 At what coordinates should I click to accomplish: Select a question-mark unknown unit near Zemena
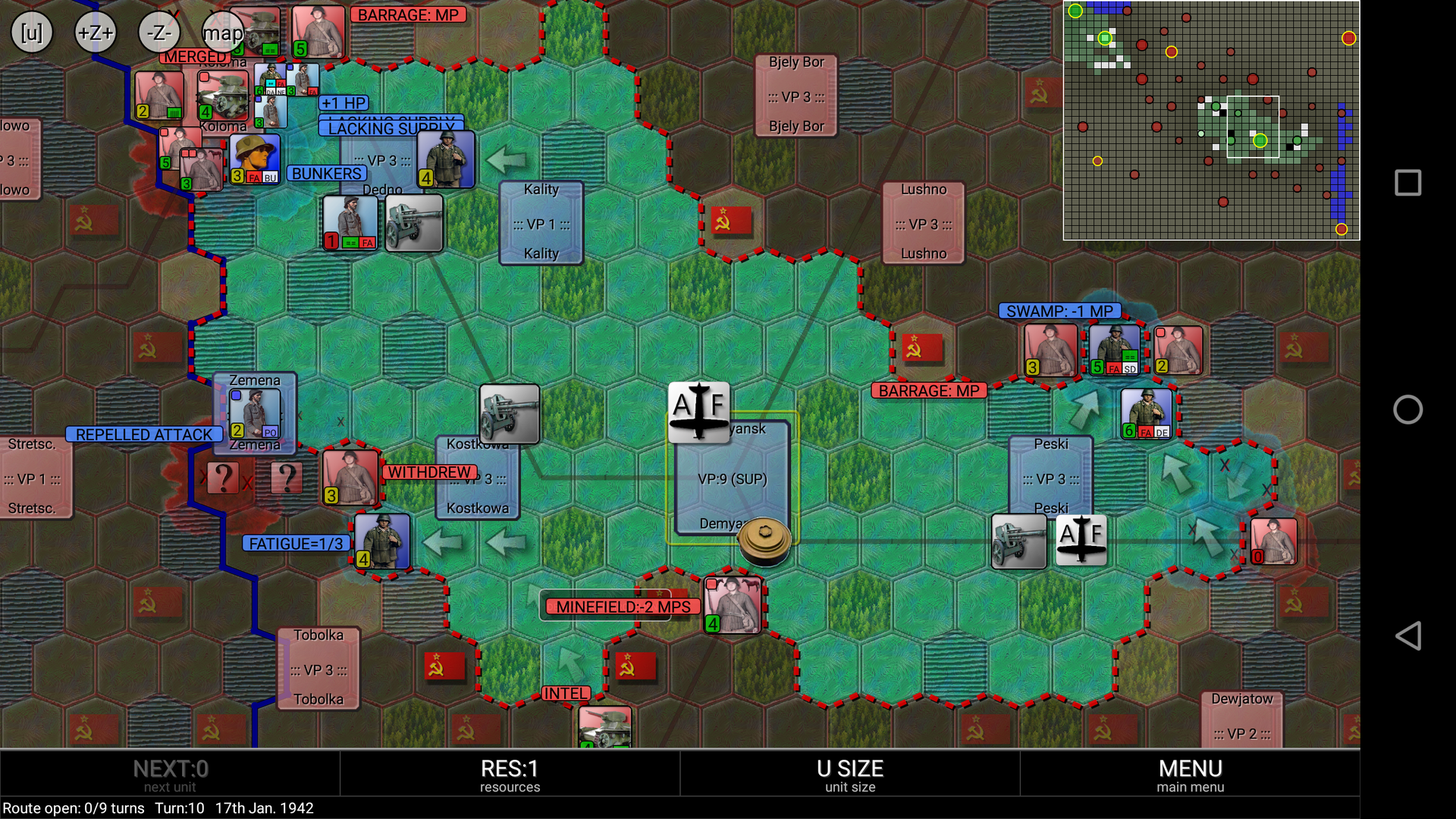(x=222, y=476)
